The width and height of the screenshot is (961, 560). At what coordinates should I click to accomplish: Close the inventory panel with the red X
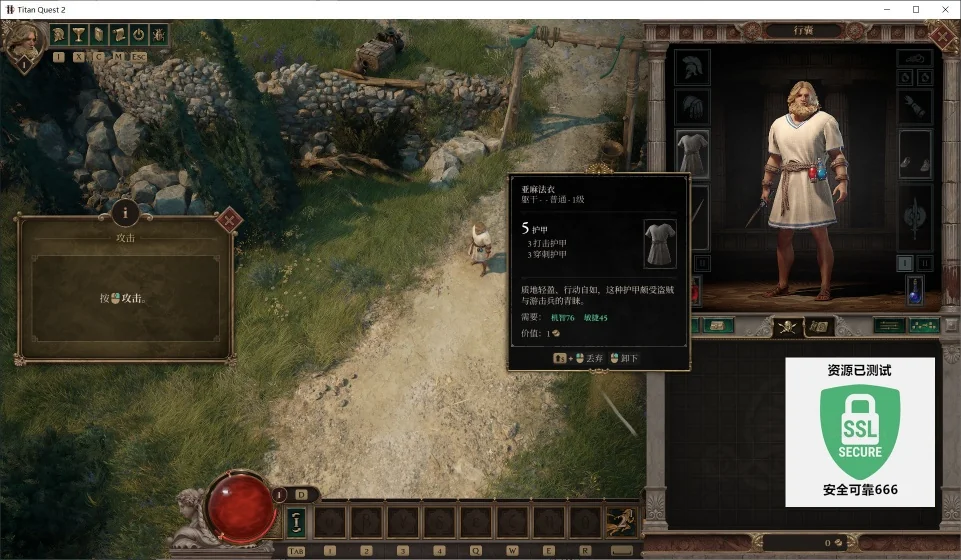click(941, 36)
